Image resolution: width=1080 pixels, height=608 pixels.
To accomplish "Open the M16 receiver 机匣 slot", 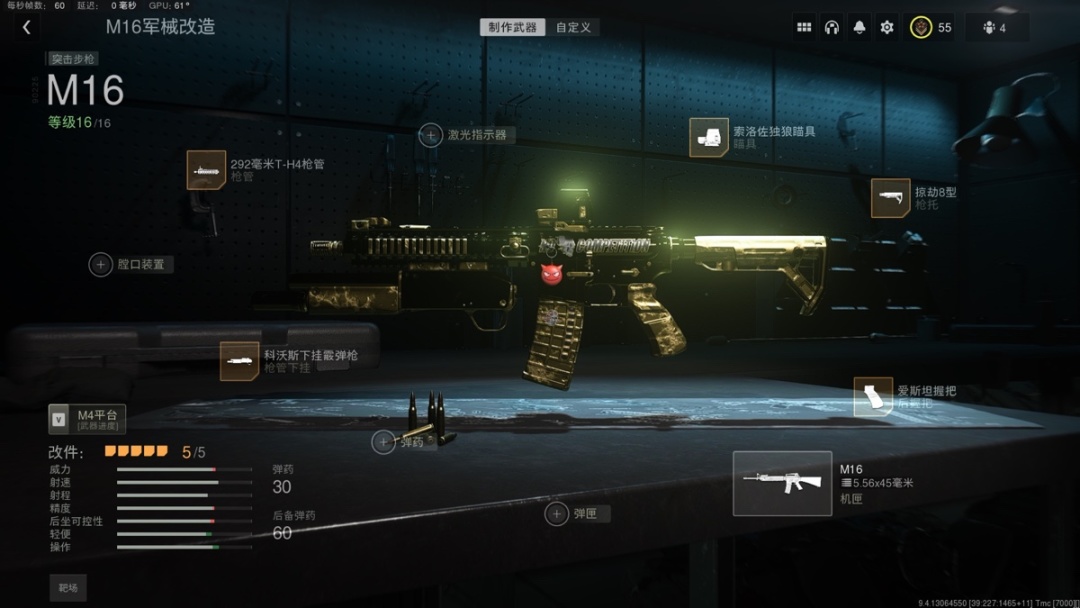I will tap(782, 483).
